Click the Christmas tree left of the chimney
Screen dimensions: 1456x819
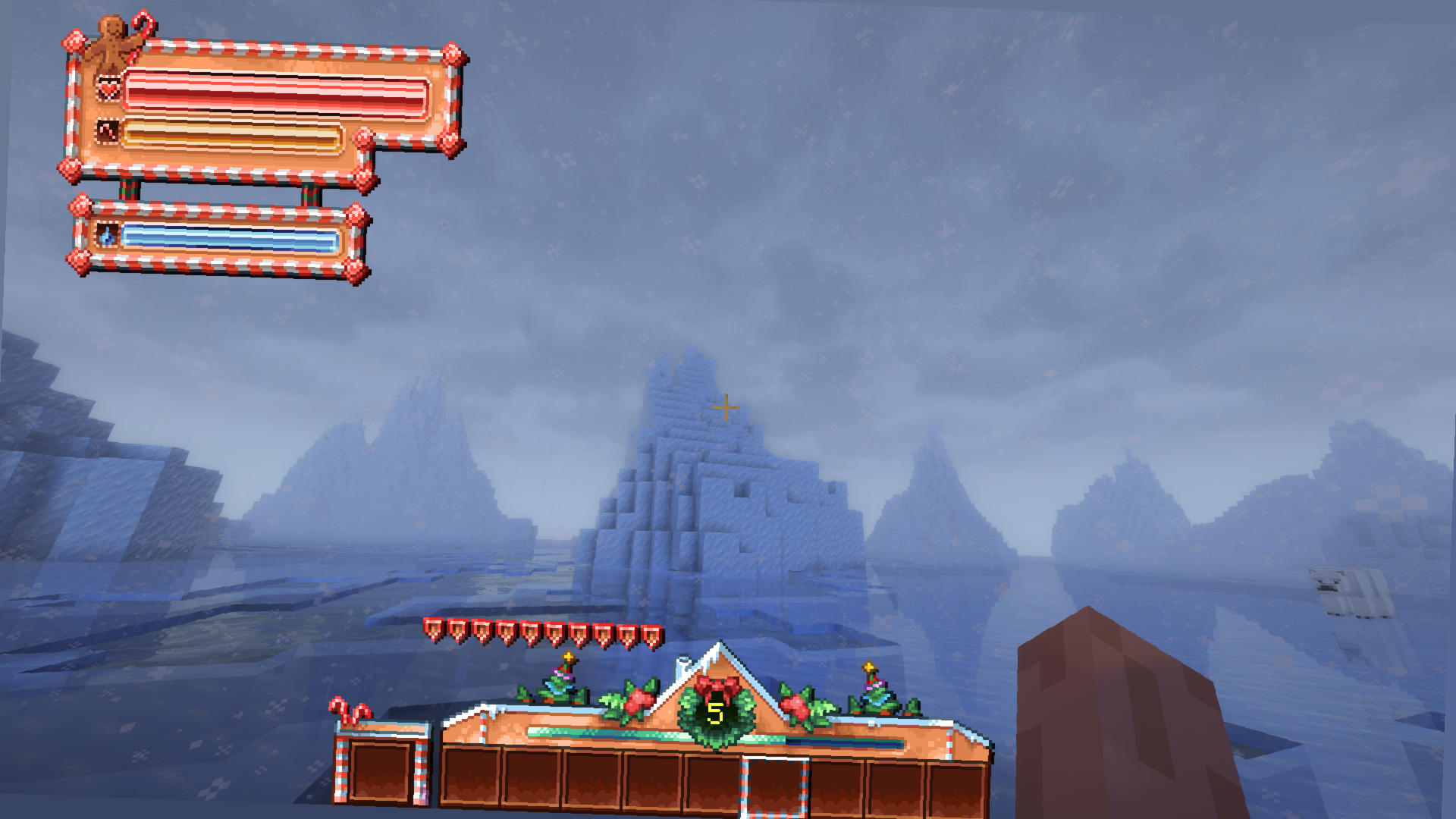click(561, 676)
